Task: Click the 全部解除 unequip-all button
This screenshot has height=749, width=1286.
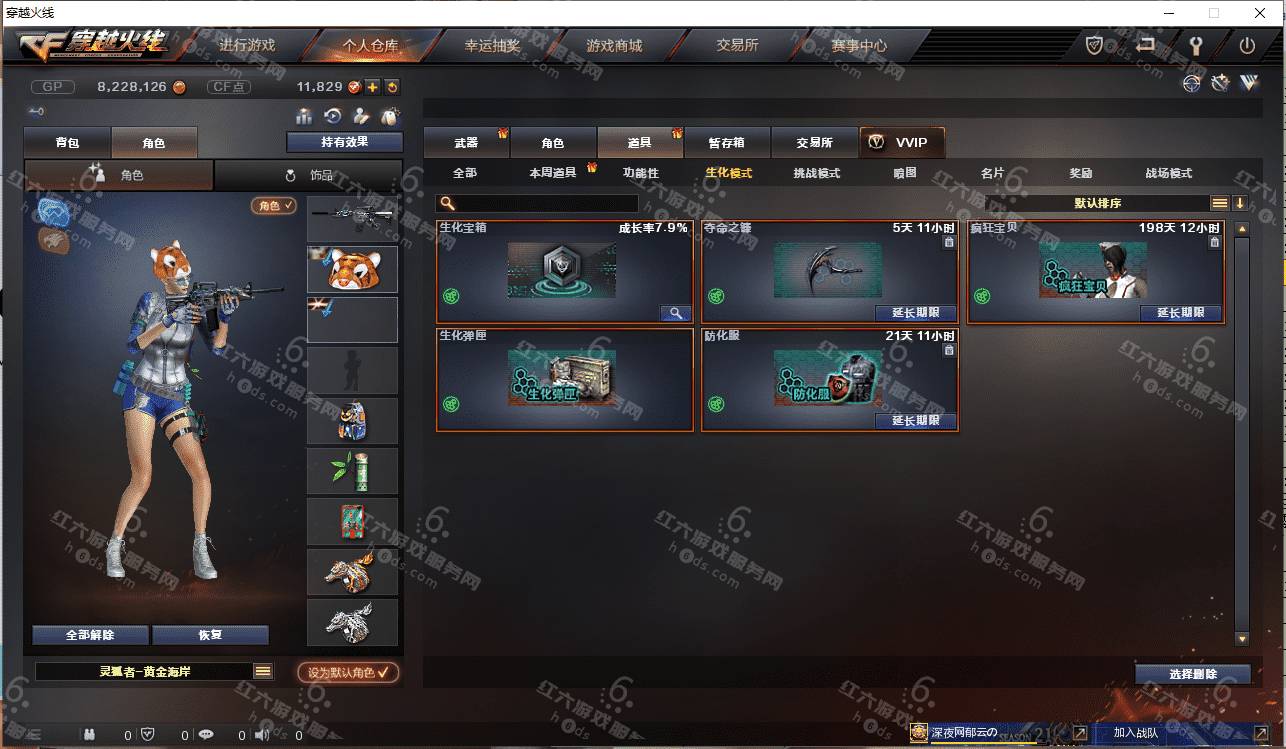Action: click(x=90, y=635)
